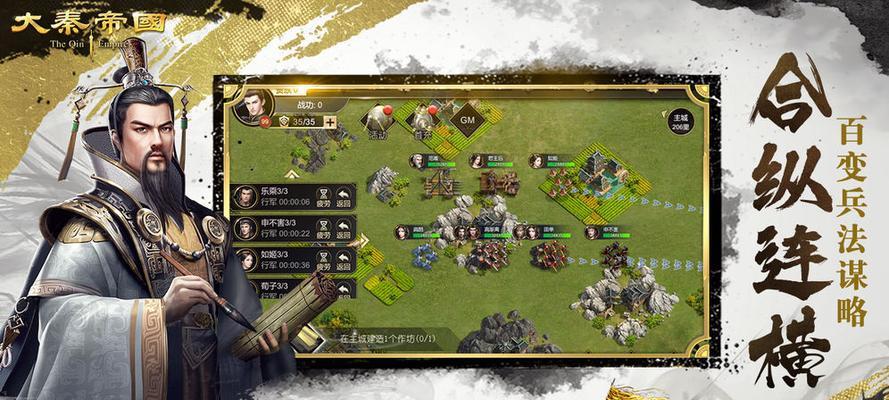The height and width of the screenshot is (400, 889).
Task: Recall 乐乘's army with 返回
Action: click(344, 197)
